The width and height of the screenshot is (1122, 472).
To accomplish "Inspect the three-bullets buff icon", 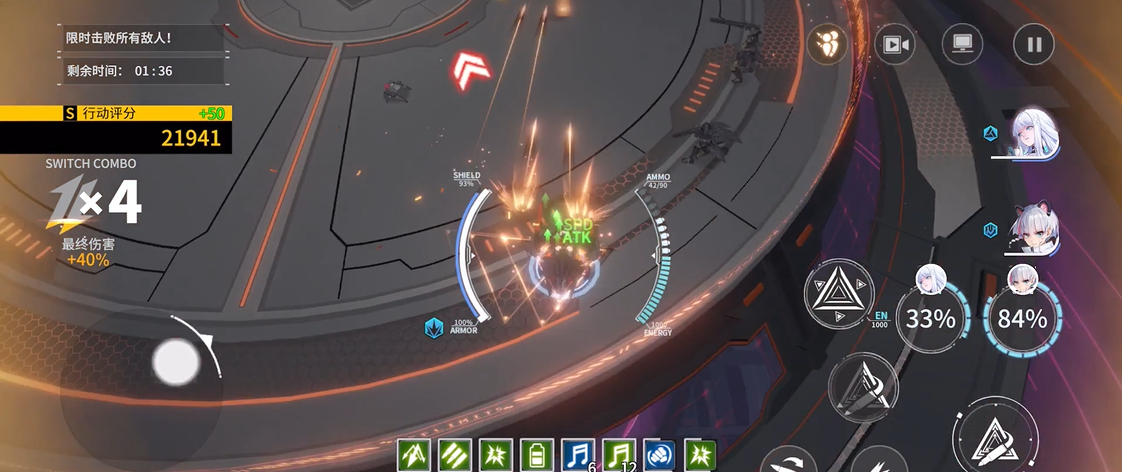I will coord(456,455).
